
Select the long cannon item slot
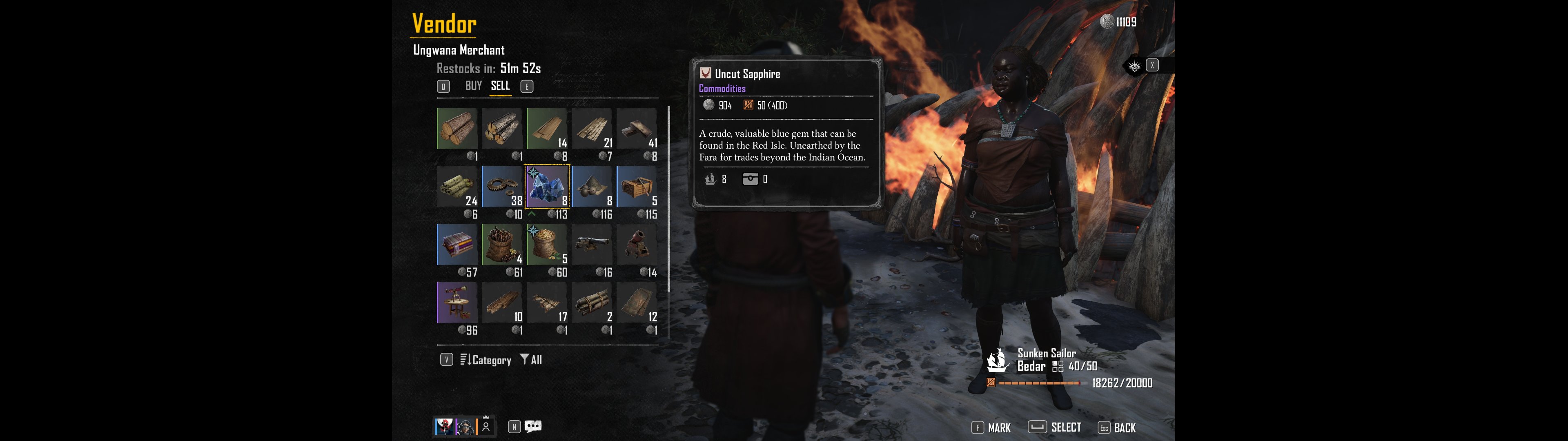[592, 244]
